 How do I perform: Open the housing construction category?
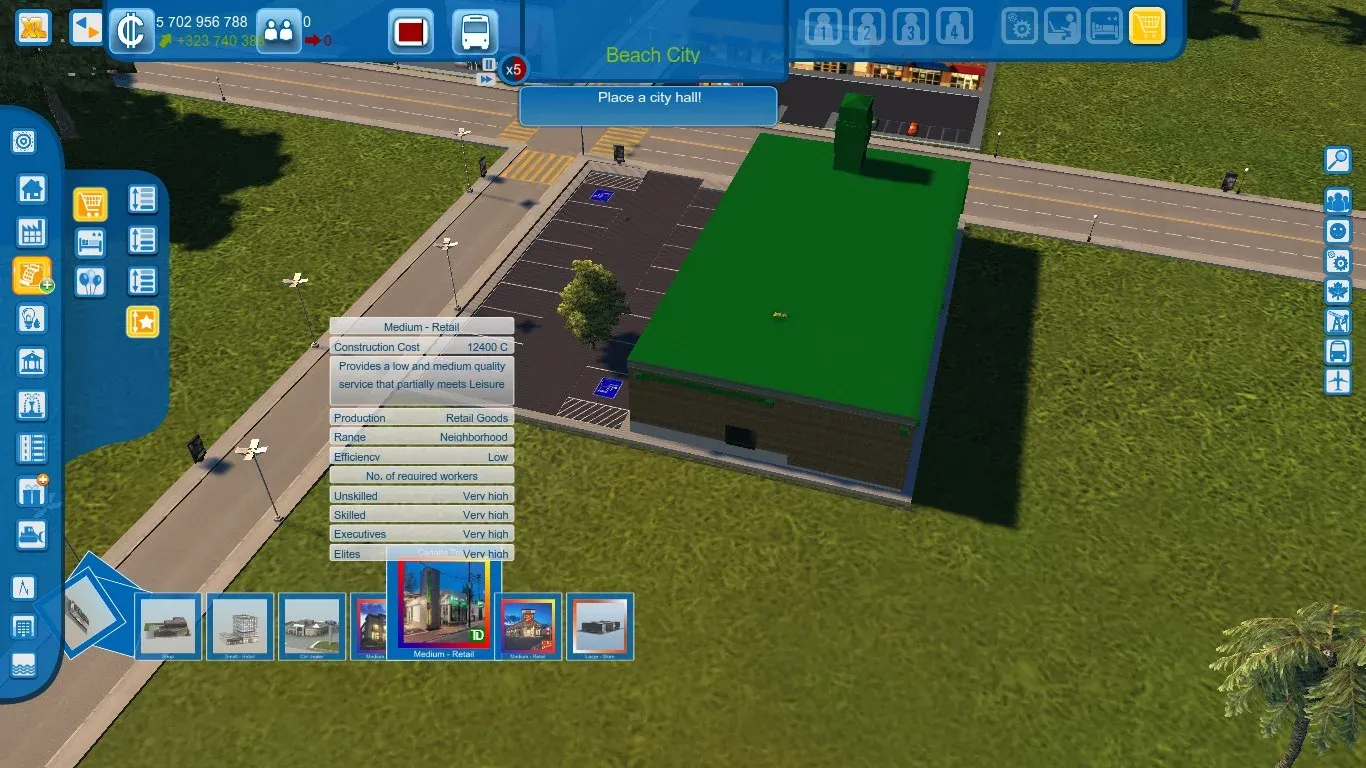[x=32, y=189]
